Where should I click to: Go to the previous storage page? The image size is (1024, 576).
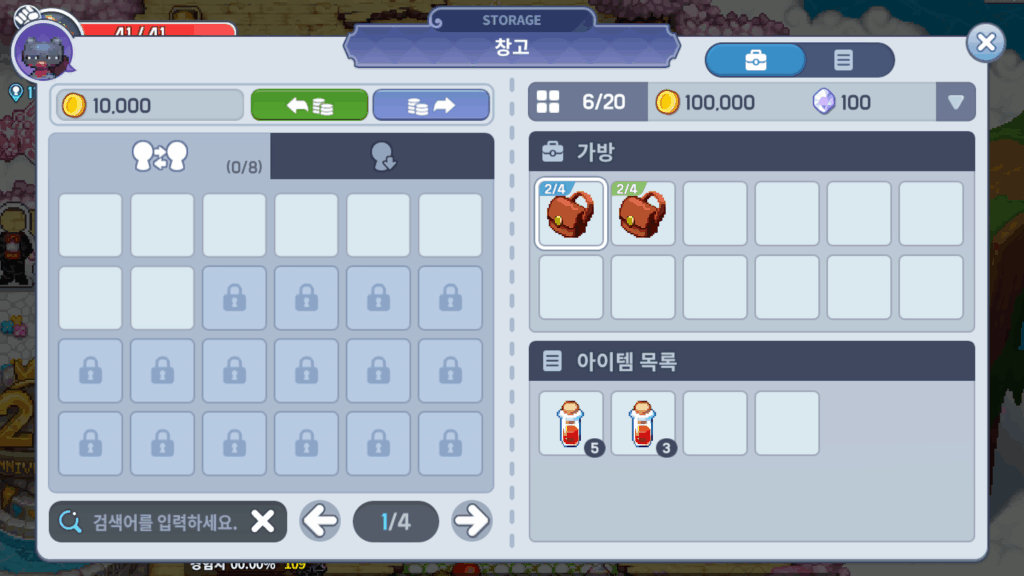(x=320, y=521)
